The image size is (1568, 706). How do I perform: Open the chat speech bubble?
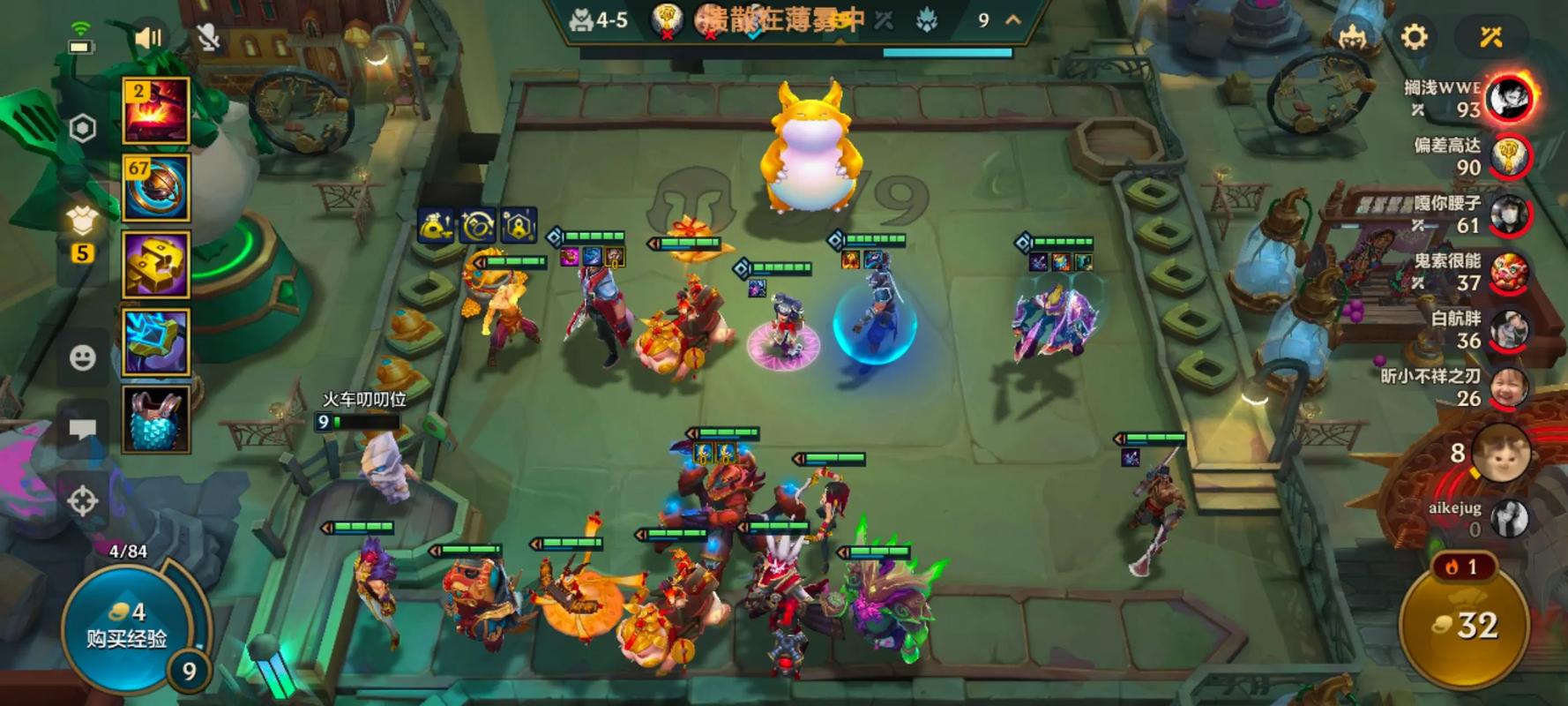coord(83,429)
